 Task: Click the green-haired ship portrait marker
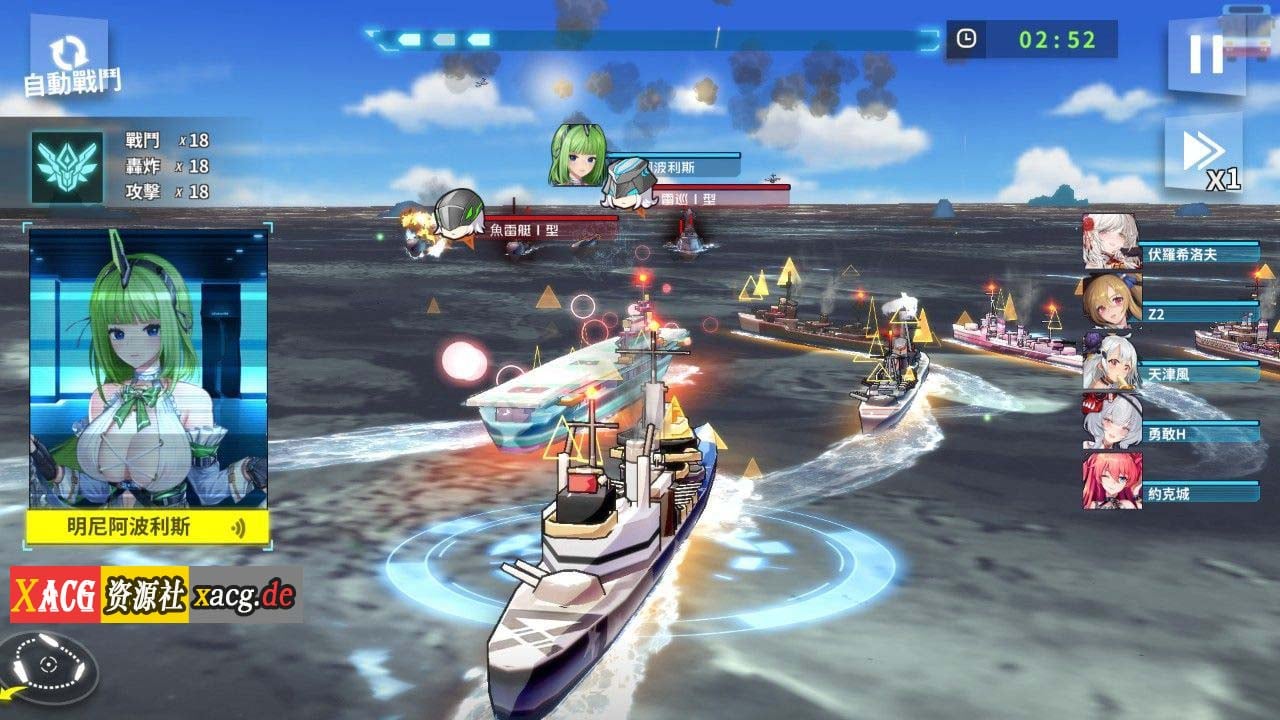576,154
